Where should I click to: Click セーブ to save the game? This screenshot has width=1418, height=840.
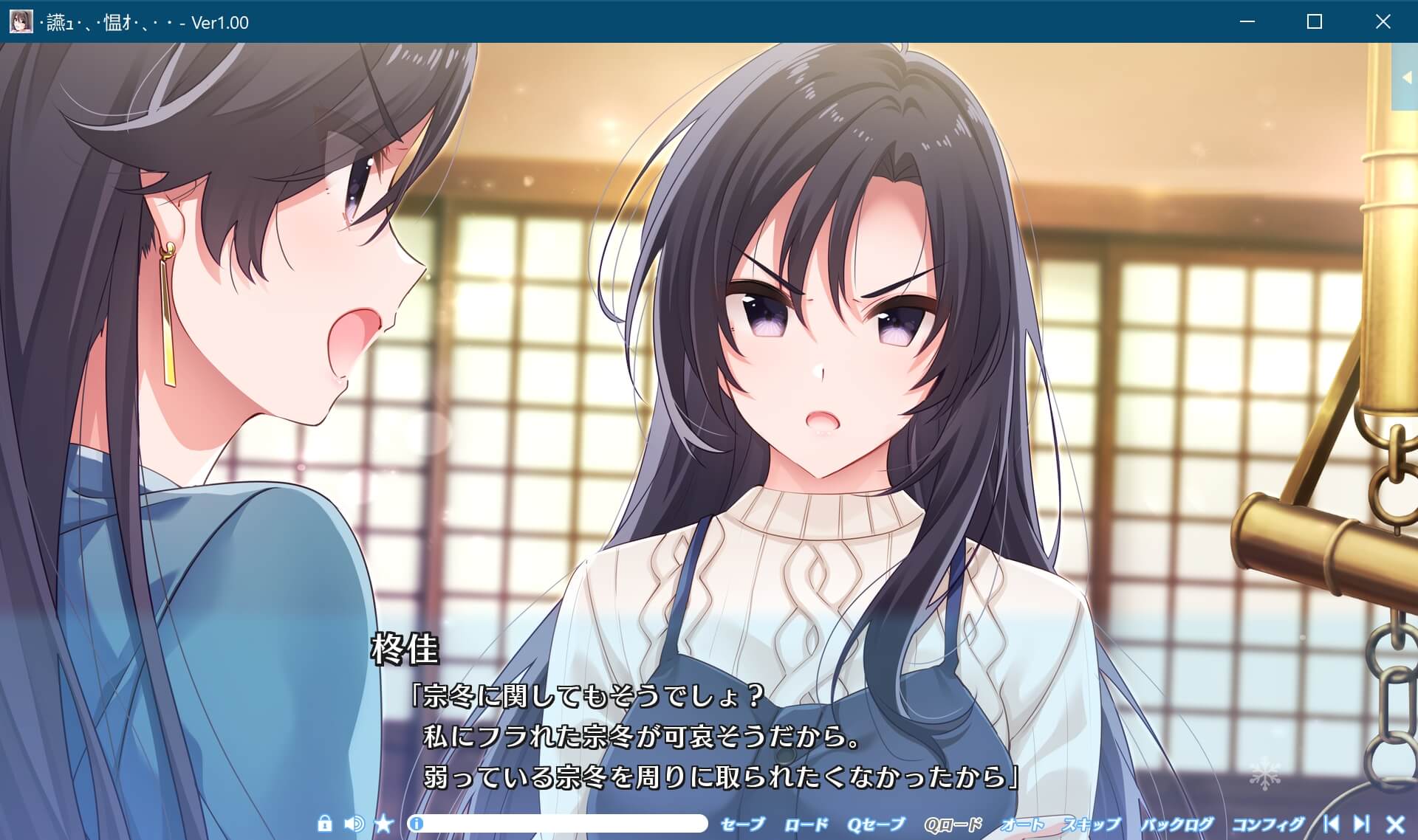pyautogui.click(x=742, y=823)
